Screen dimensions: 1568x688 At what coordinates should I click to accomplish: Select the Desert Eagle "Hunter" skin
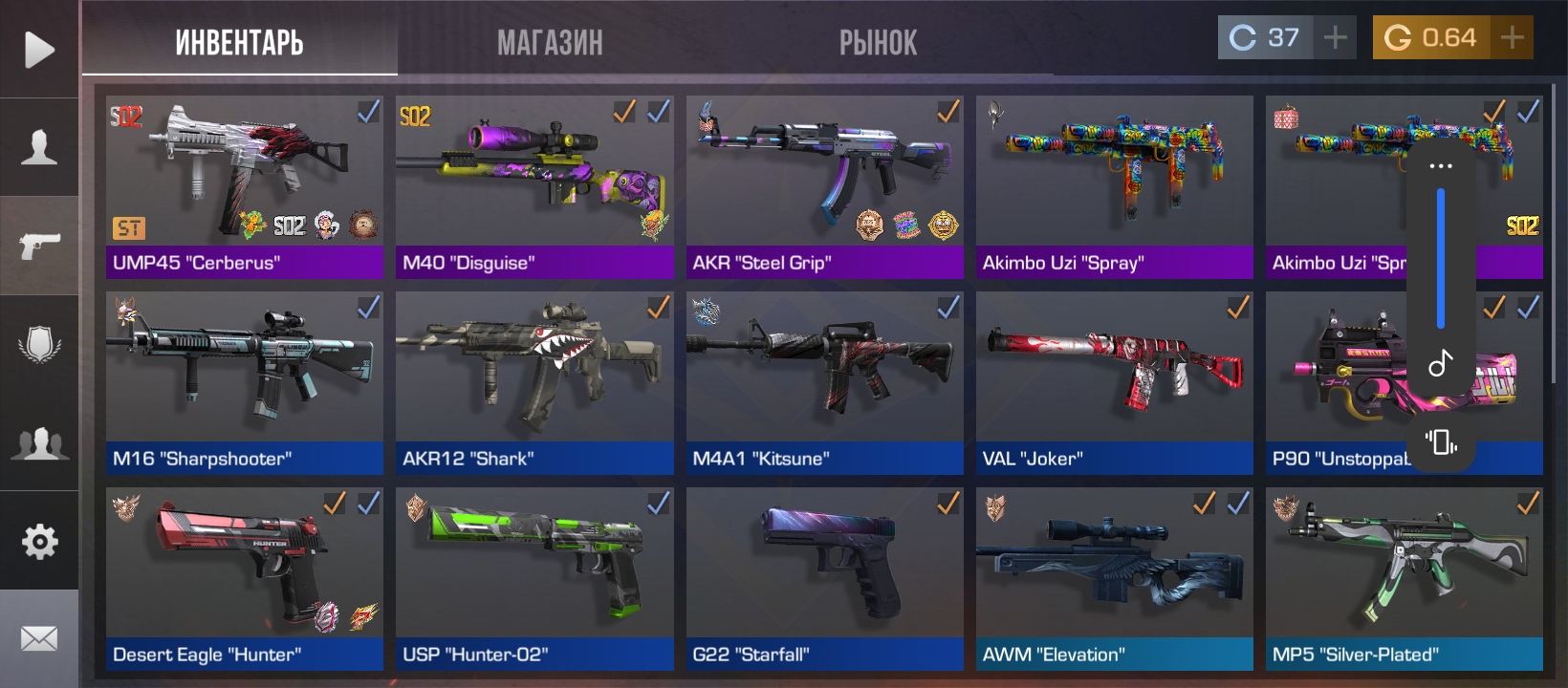(x=244, y=578)
